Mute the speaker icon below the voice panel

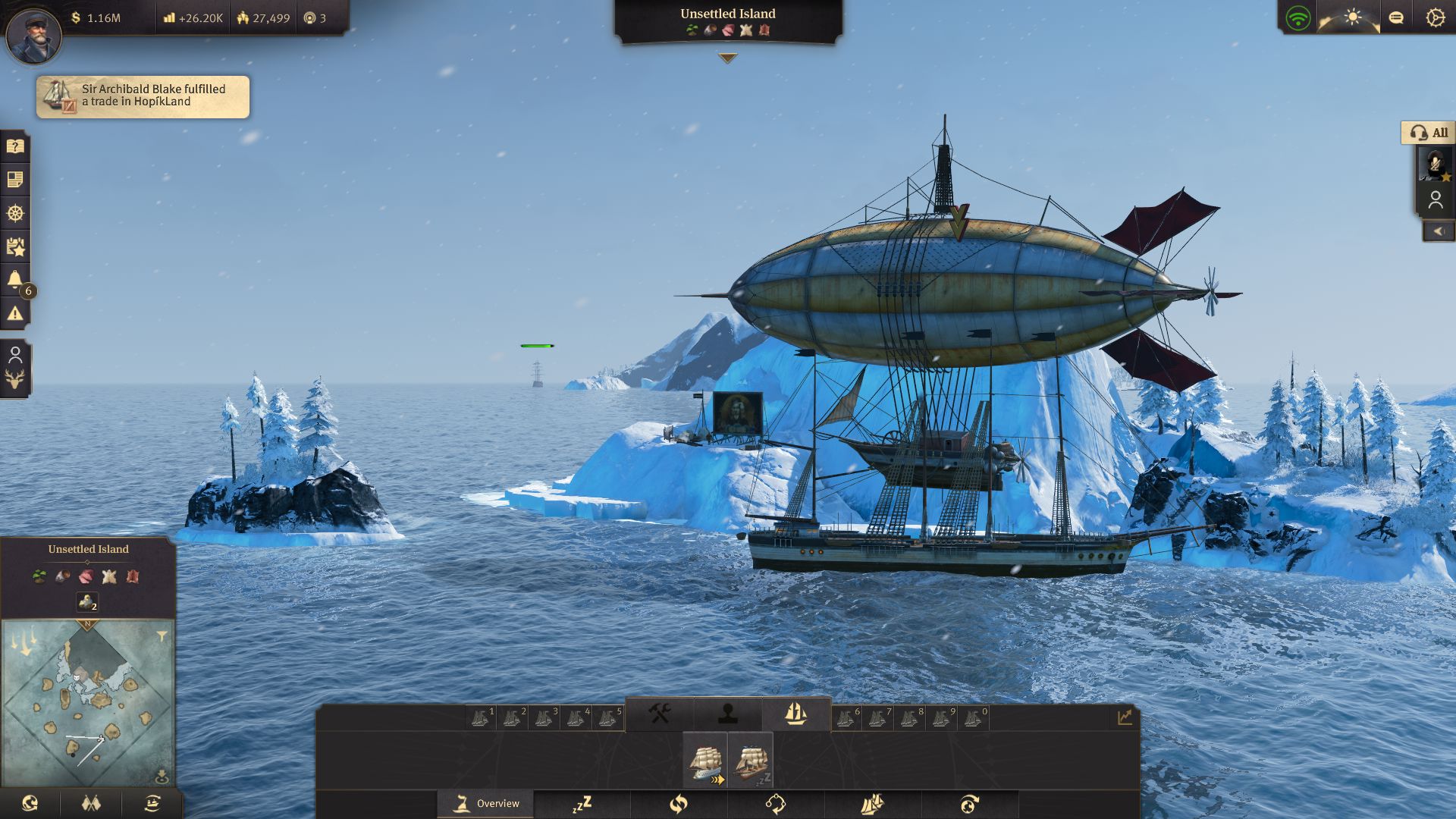[x=1439, y=231]
